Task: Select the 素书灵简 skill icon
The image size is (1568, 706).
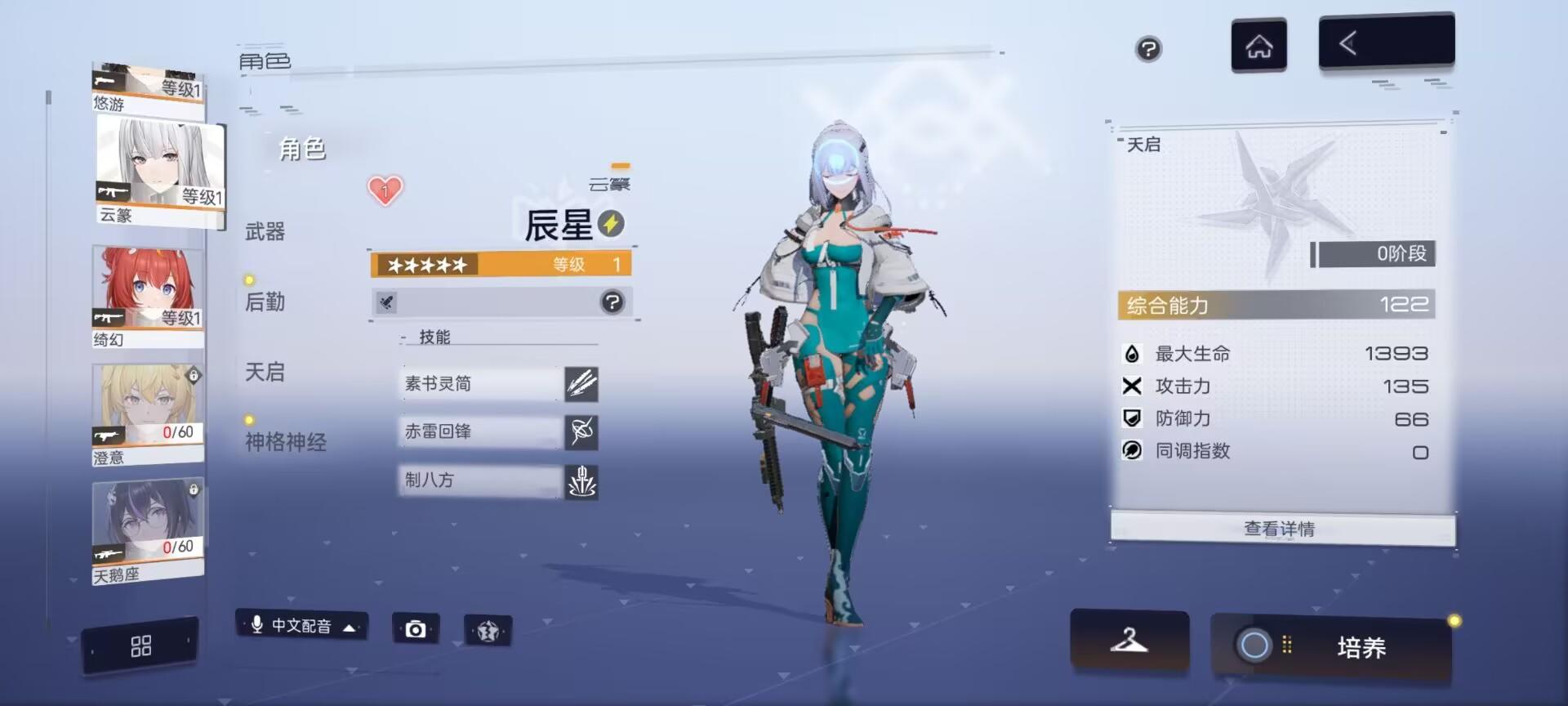Action: pyautogui.click(x=581, y=384)
